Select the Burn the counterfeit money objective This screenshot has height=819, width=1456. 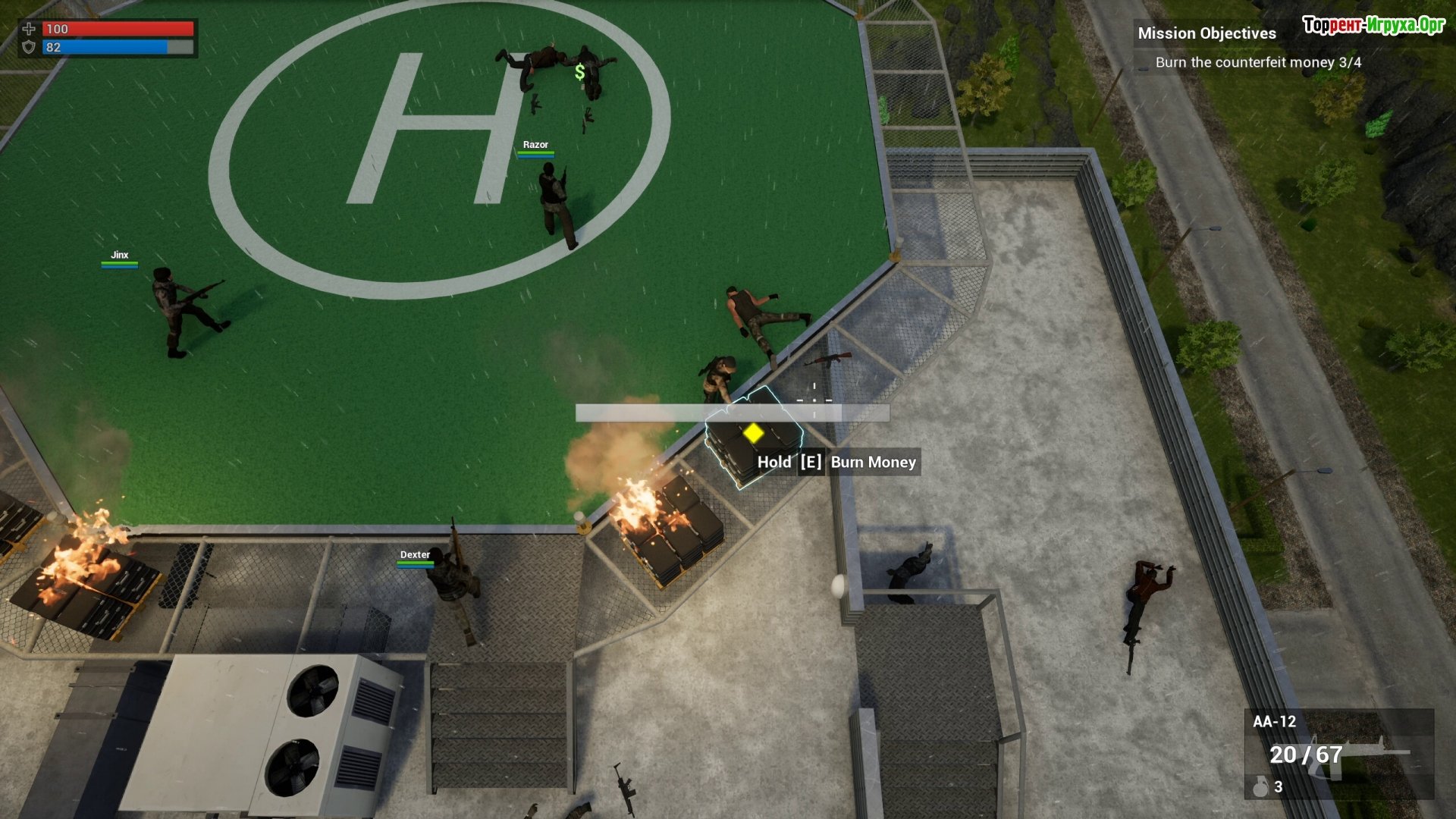point(1258,62)
